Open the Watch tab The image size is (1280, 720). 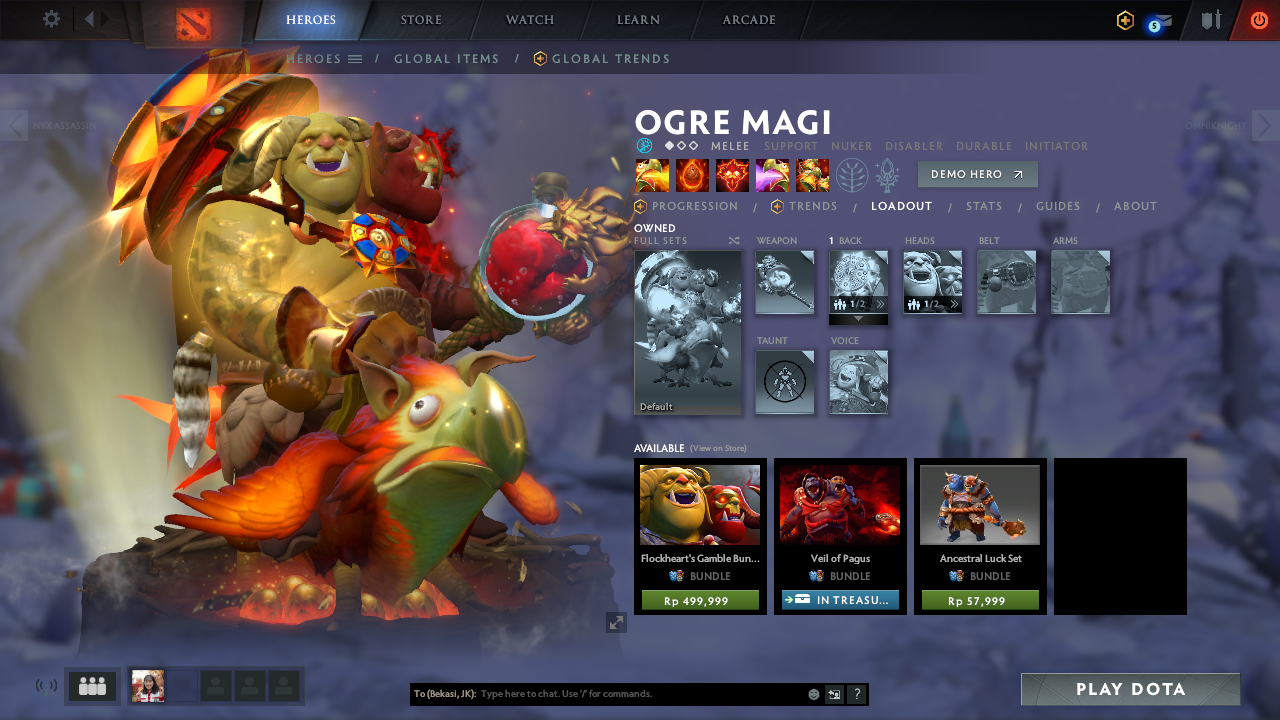point(530,20)
